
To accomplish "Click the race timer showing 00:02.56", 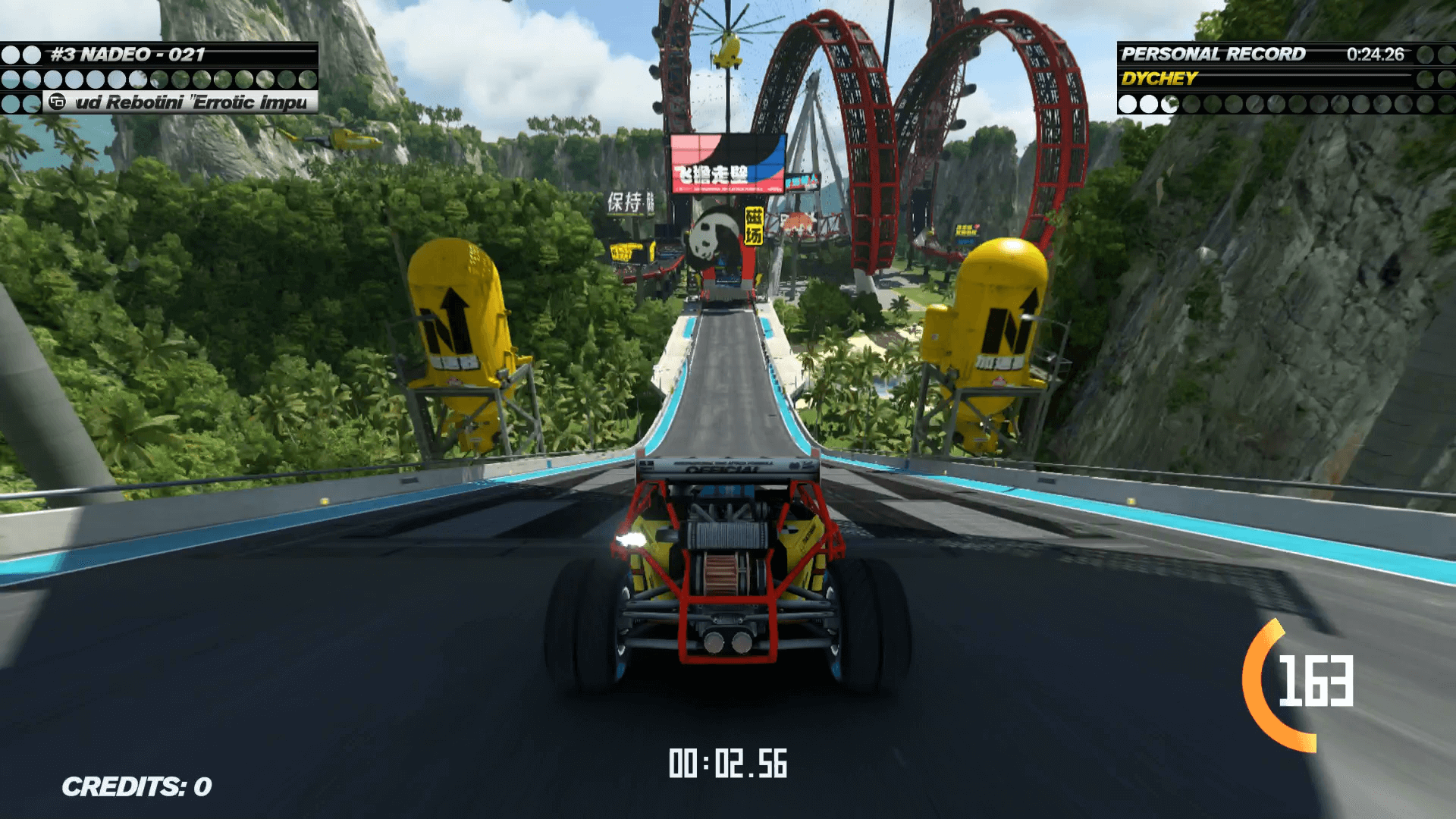I will (728, 764).
